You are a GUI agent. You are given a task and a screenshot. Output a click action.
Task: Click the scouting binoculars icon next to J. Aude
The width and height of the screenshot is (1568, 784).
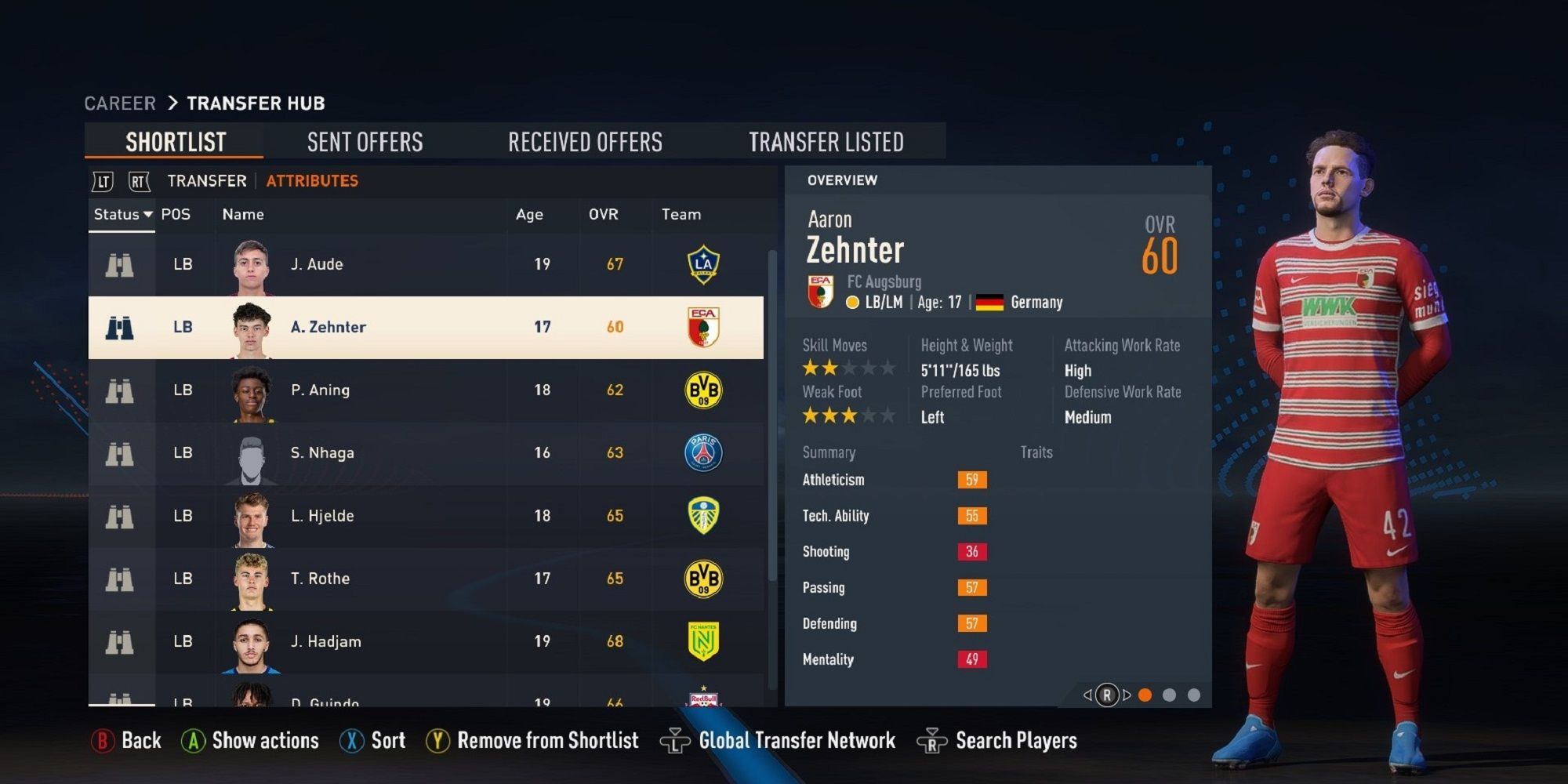coord(119,264)
